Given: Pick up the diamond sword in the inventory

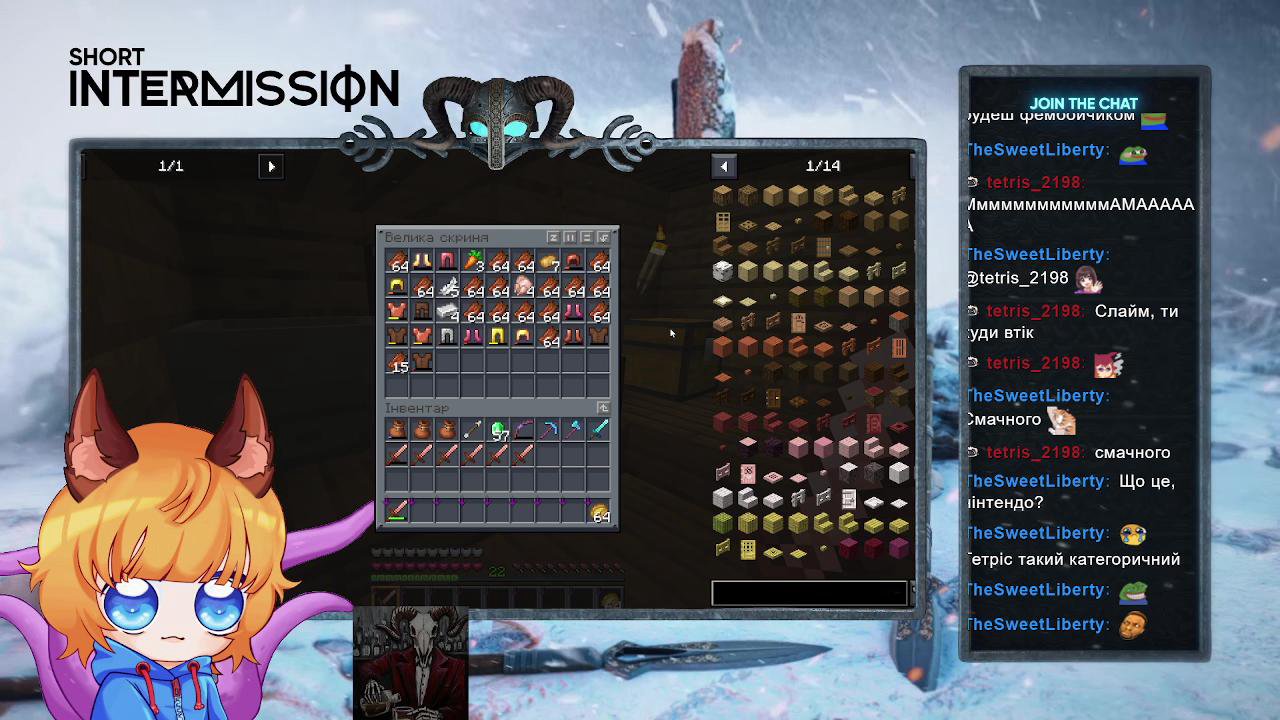Looking at the screenshot, I should point(598,430).
